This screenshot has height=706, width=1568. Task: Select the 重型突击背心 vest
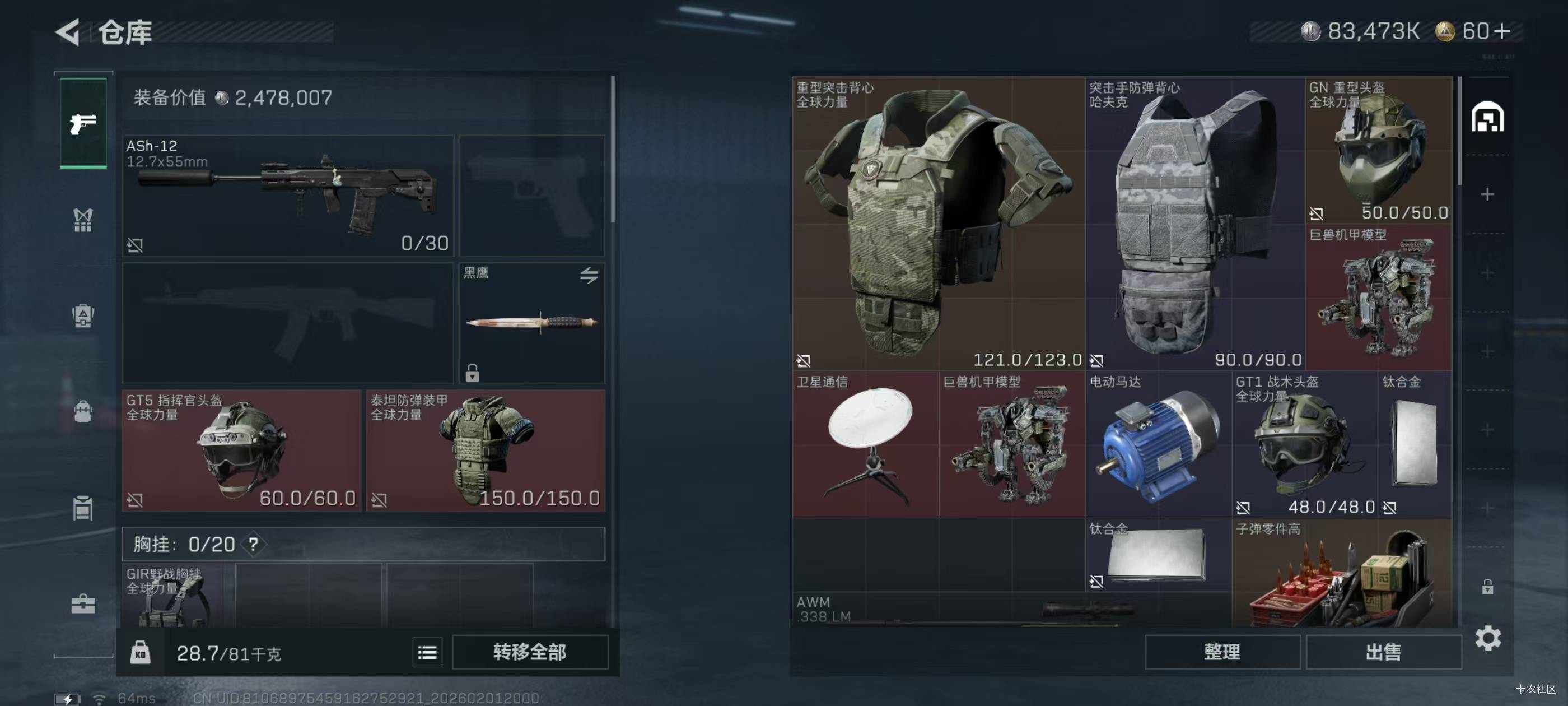(x=938, y=223)
